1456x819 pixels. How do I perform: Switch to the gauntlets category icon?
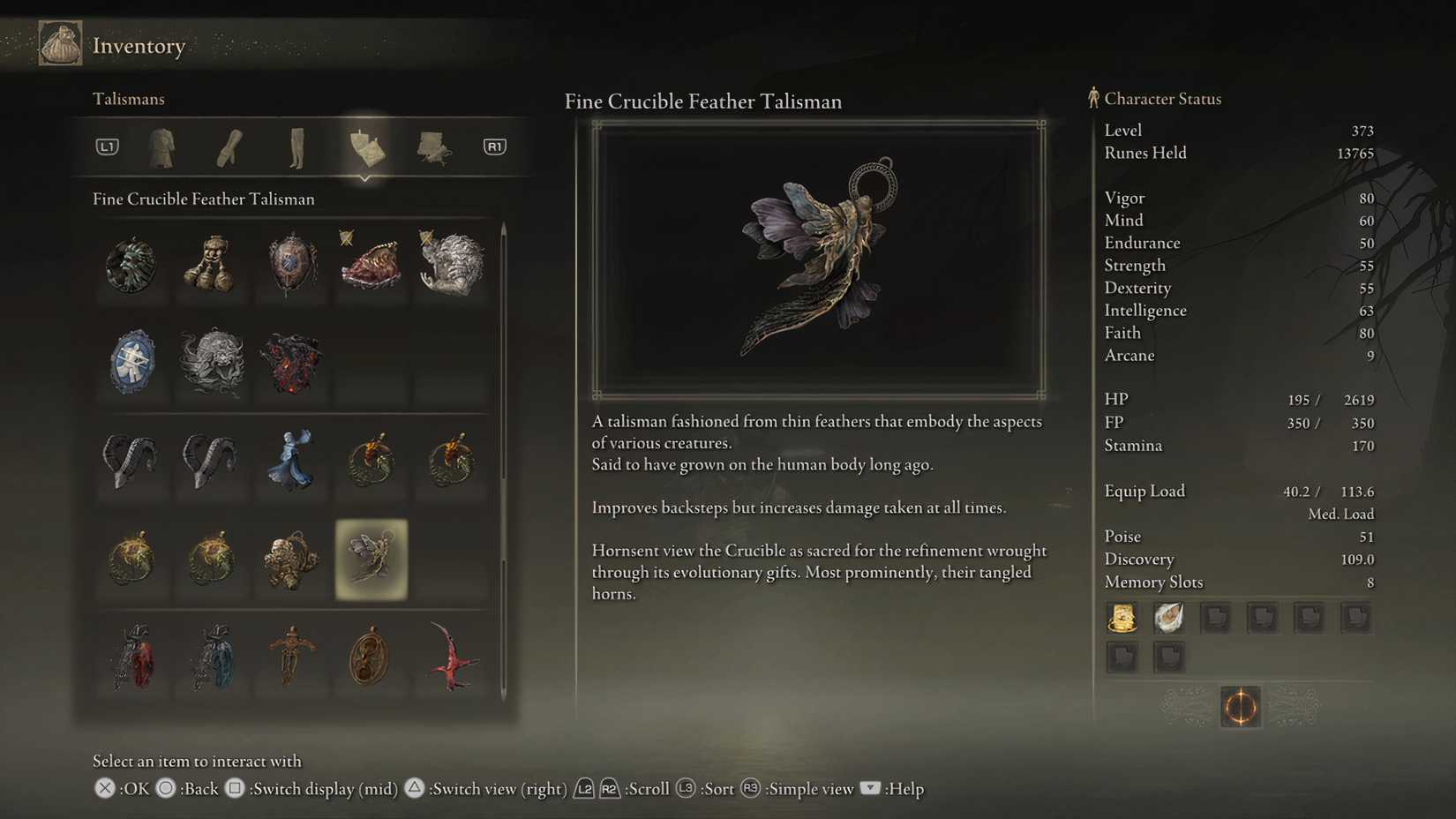pyautogui.click(x=228, y=147)
